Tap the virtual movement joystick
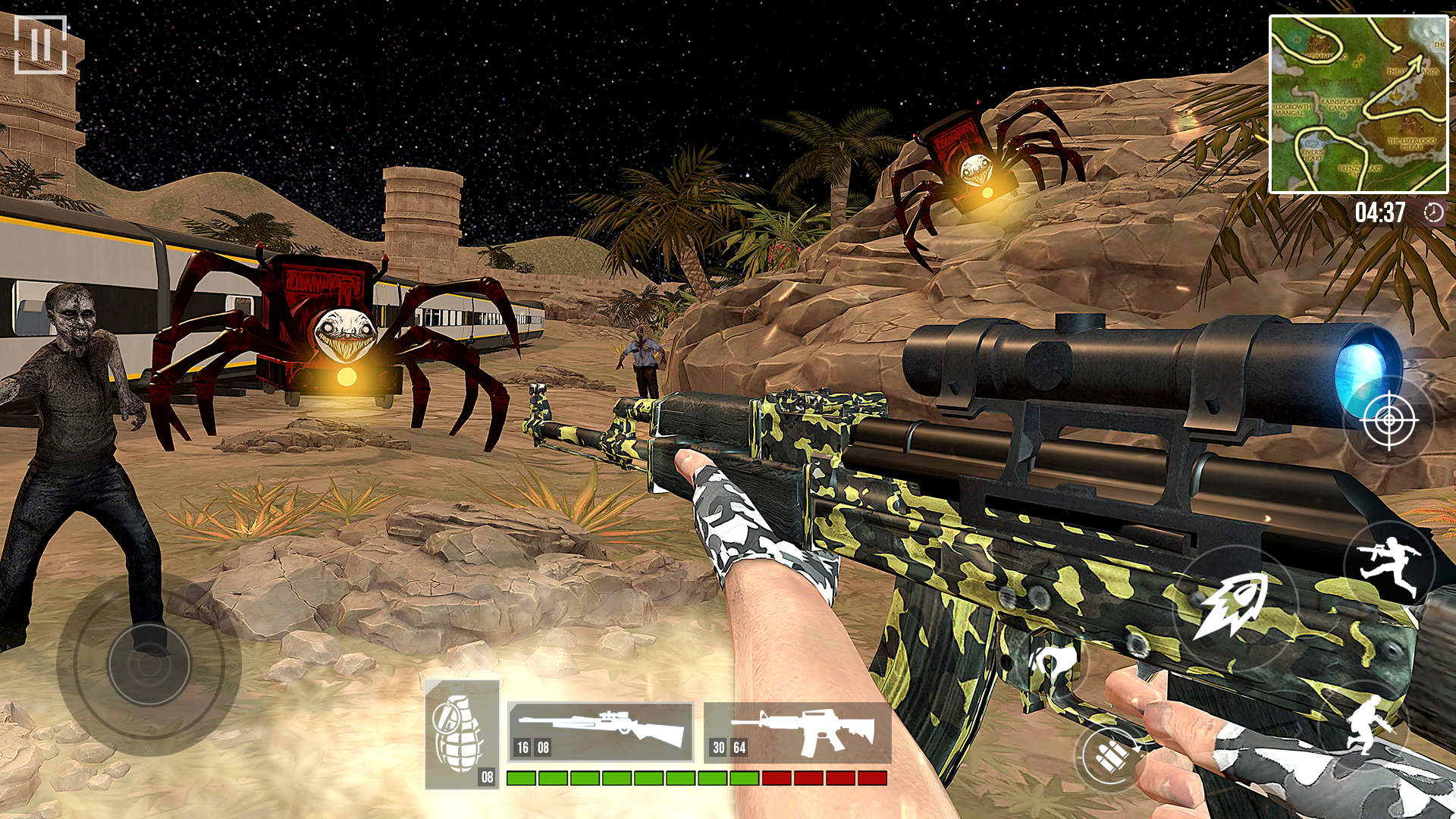The image size is (1456, 819). (x=149, y=664)
